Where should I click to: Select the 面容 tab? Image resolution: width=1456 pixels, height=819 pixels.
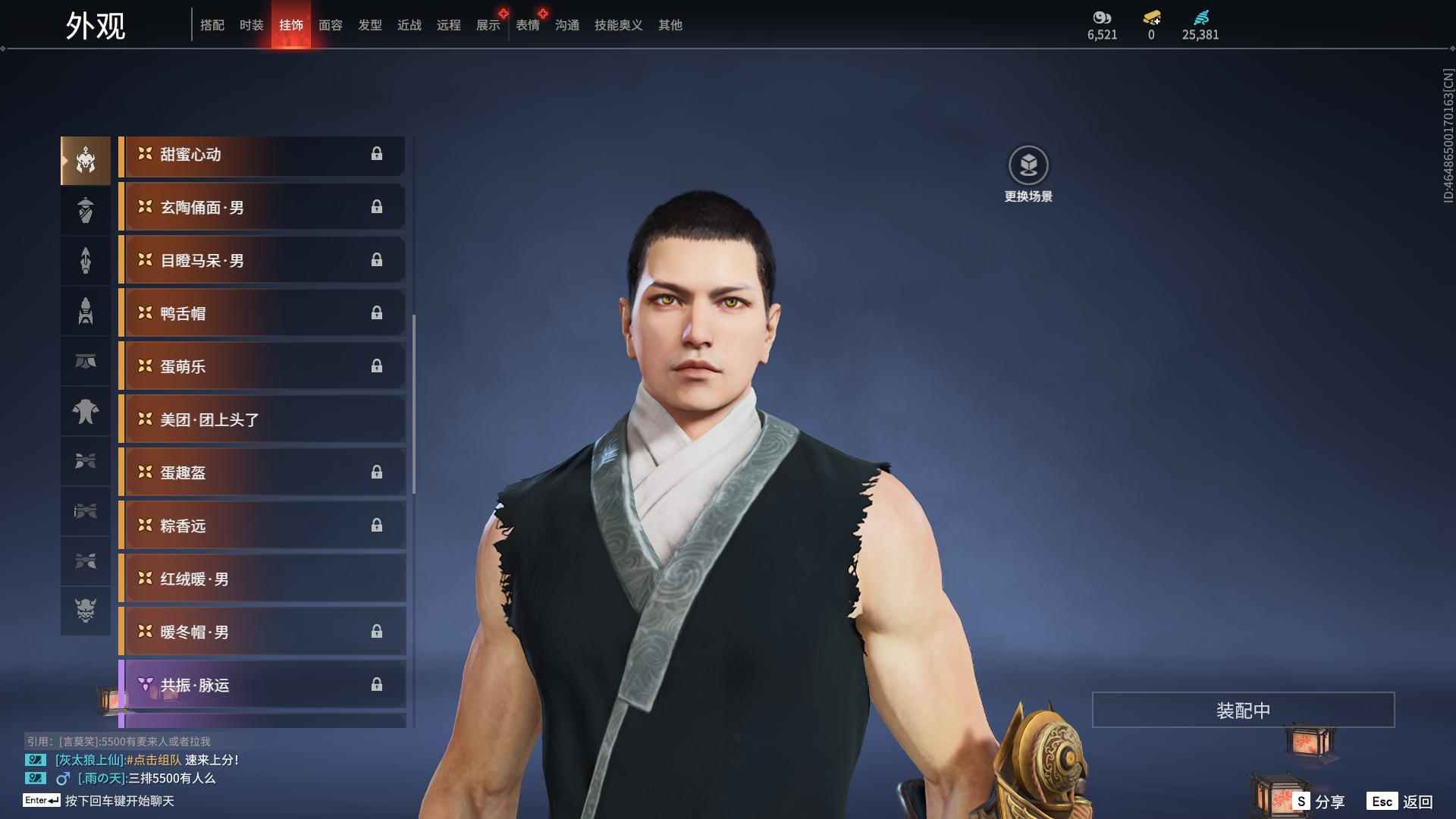click(x=330, y=25)
